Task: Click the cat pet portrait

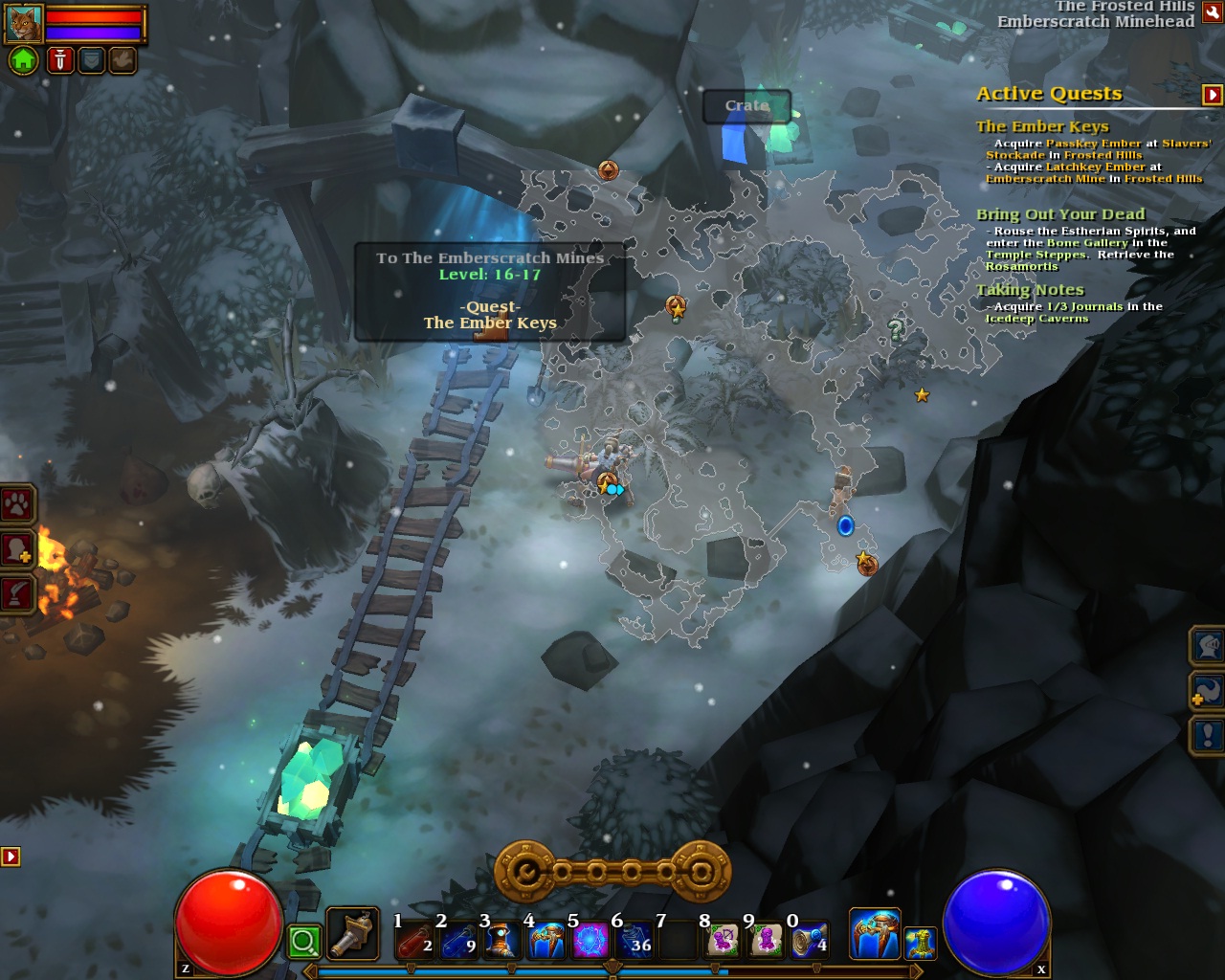Action: tap(23, 23)
